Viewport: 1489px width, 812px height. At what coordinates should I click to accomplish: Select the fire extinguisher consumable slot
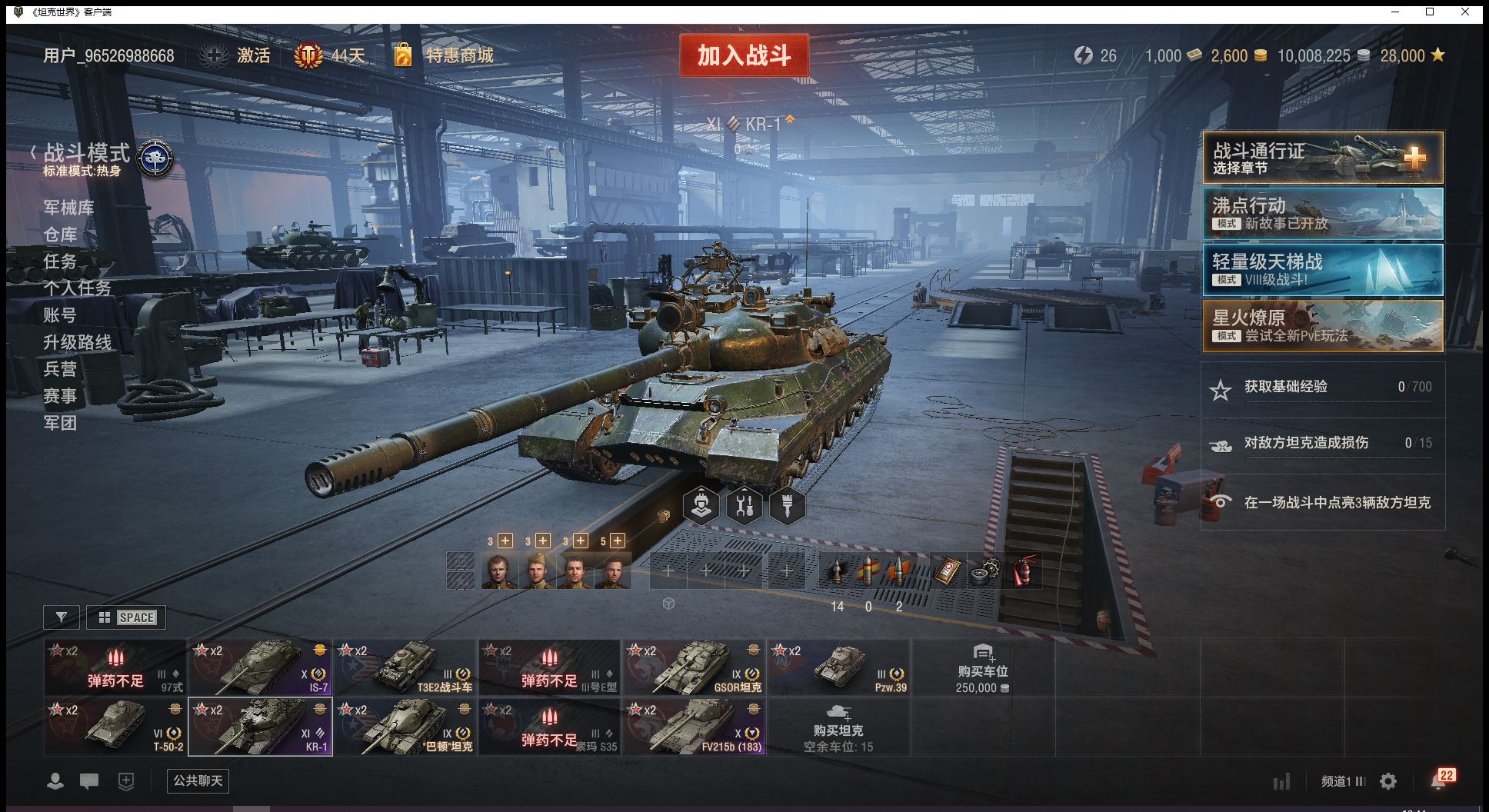(x=1022, y=571)
